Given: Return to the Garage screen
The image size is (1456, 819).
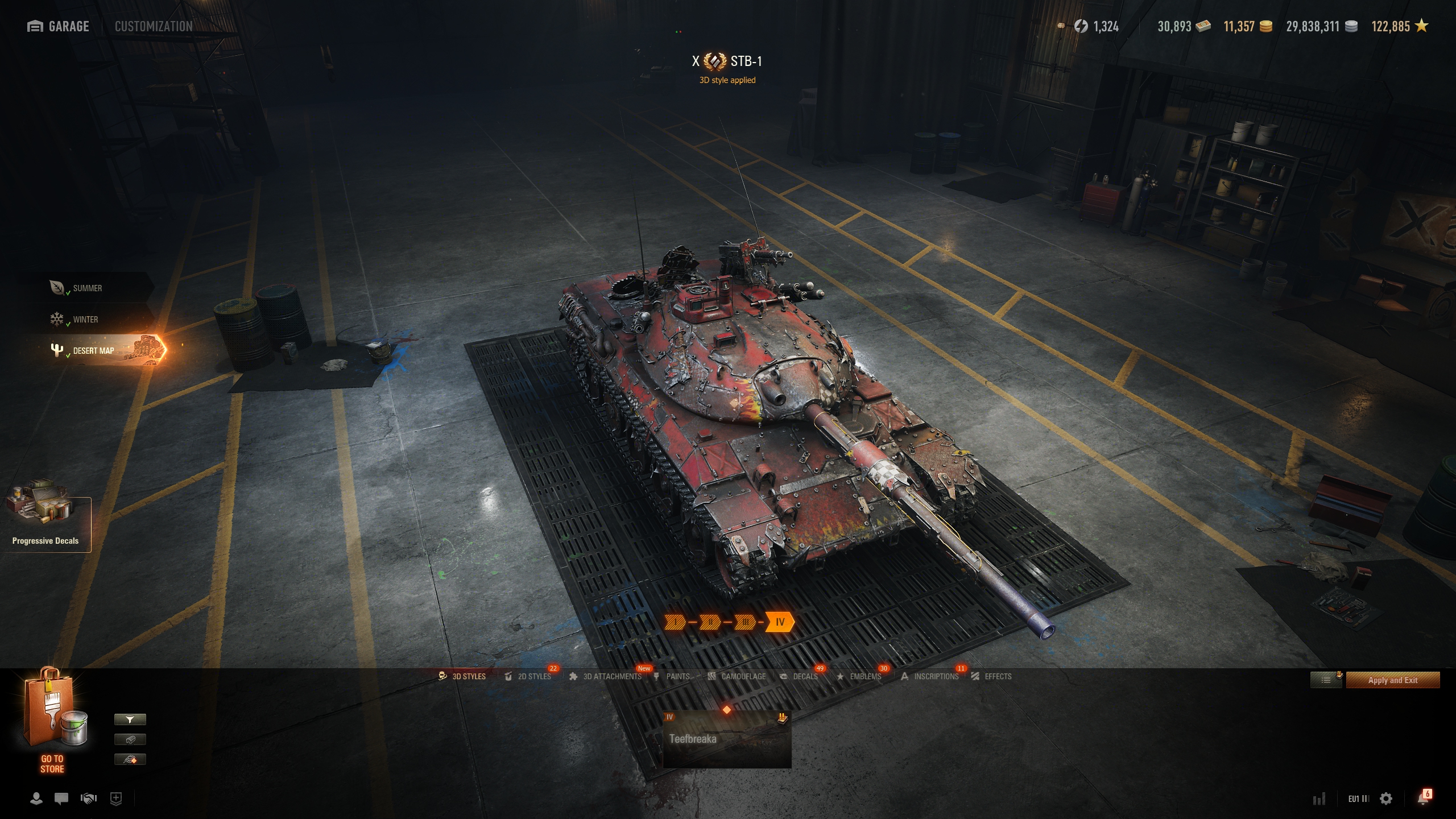Looking at the screenshot, I should click(58, 26).
